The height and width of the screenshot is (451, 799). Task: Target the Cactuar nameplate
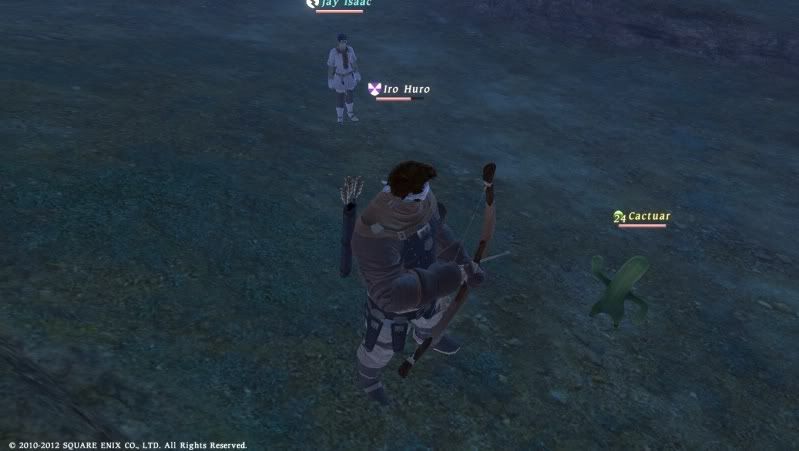pyautogui.click(x=648, y=216)
